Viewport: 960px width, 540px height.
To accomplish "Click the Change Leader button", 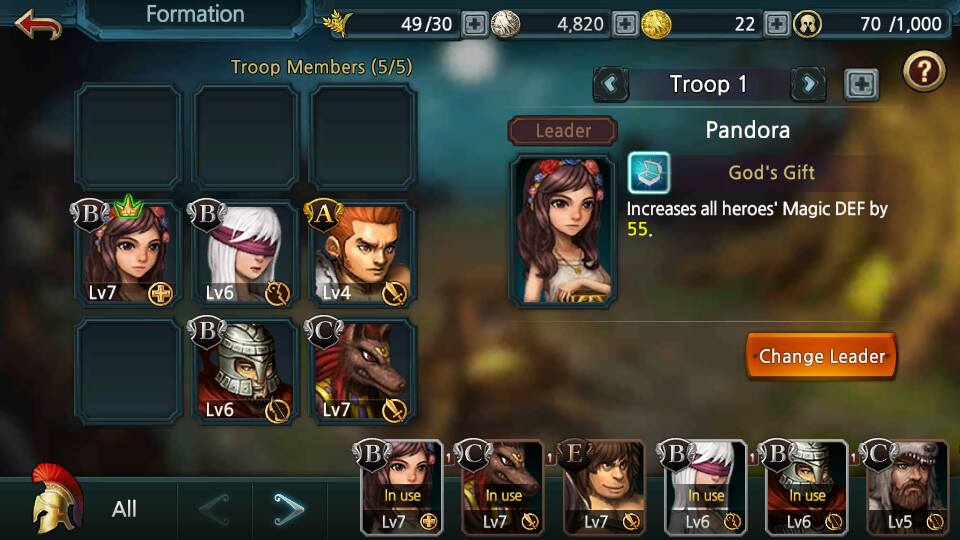I will click(821, 356).
